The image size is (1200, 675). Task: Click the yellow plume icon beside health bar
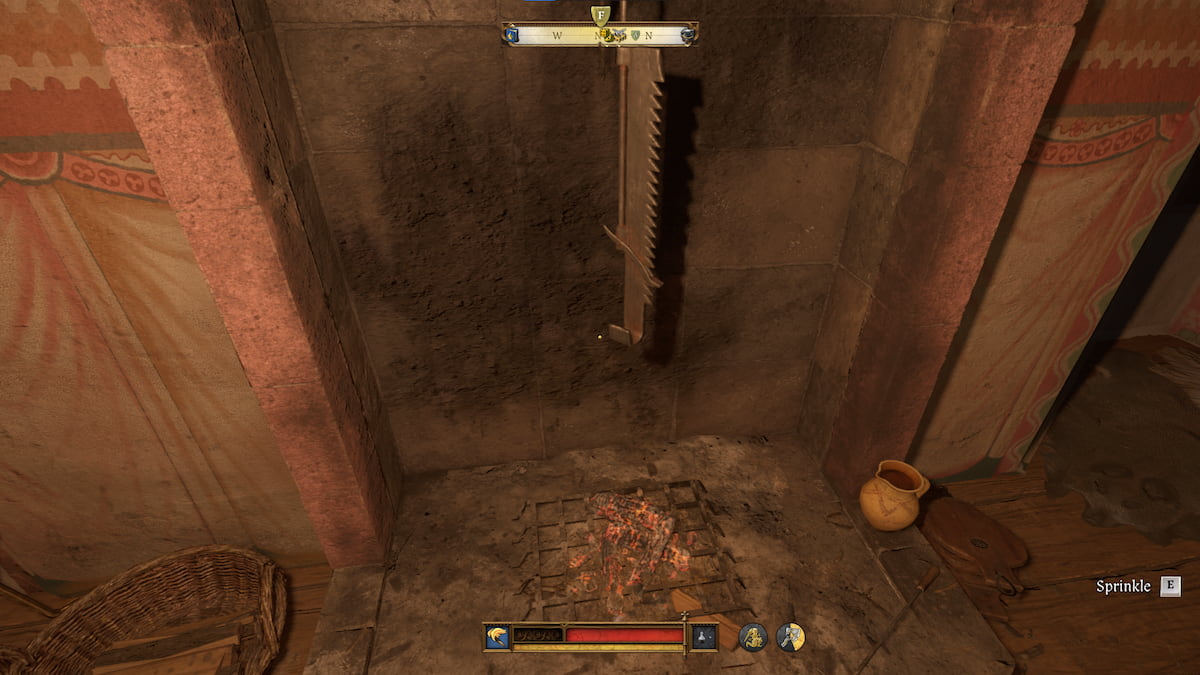497,636
